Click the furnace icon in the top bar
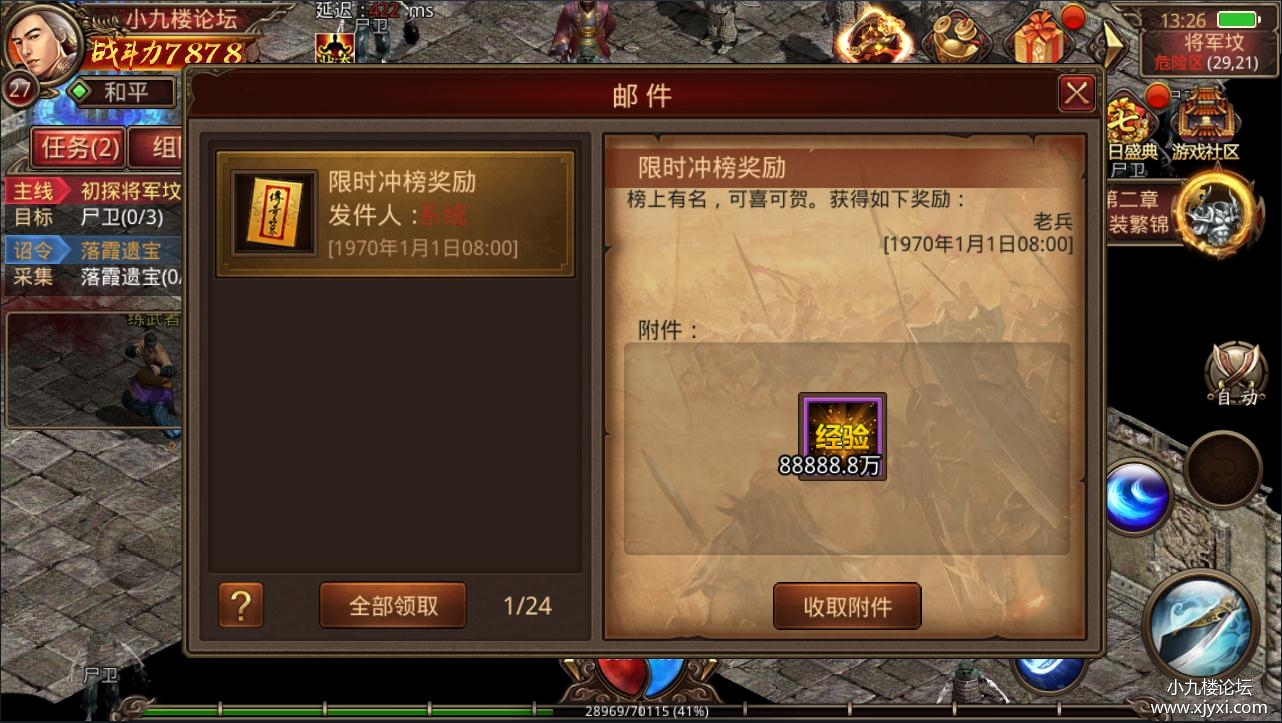Screen dimensions: 1282x723 pos(875,35)
